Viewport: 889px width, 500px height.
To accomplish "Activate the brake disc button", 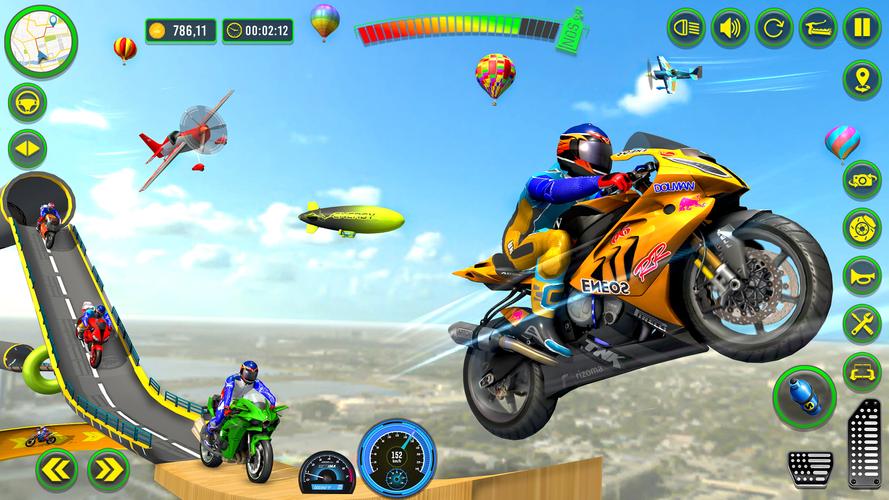I will coord(862,227).
